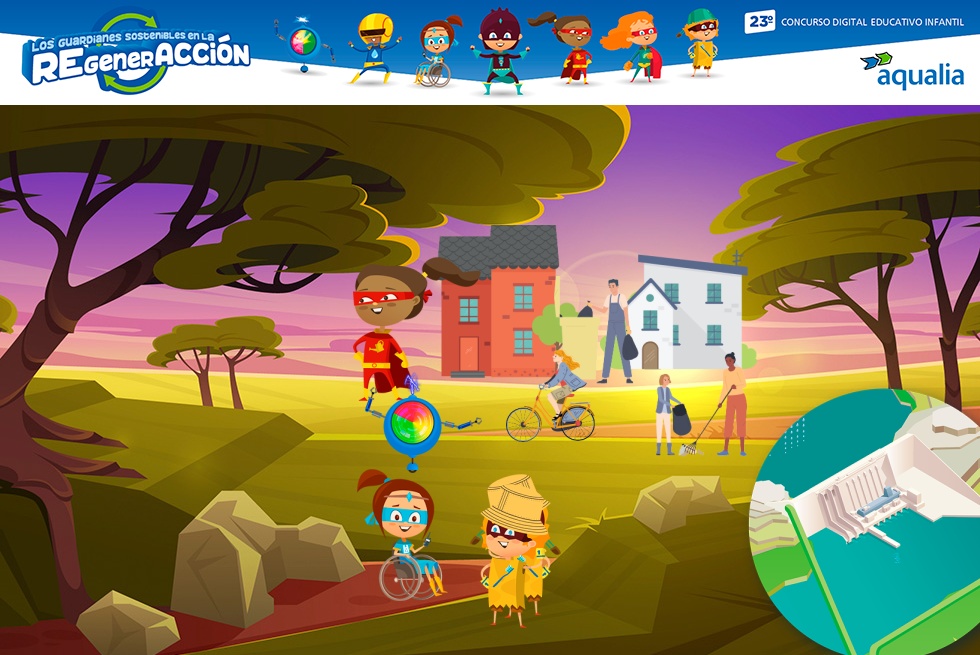
Task: Choose the yellow-helmet guardian in the header
Action: tap(374, 47)
